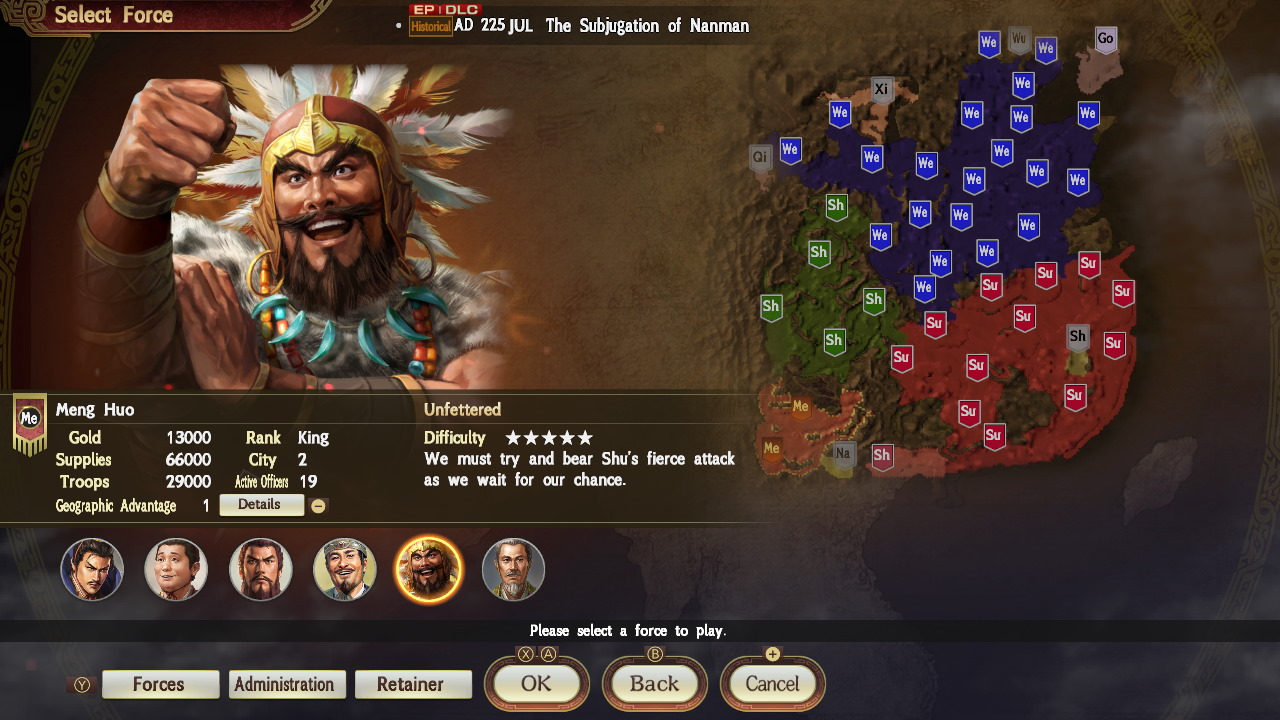This screenshot has width=1280, height=720.
Task: Open the Retainer tab
Action: [x=413, y=684]
